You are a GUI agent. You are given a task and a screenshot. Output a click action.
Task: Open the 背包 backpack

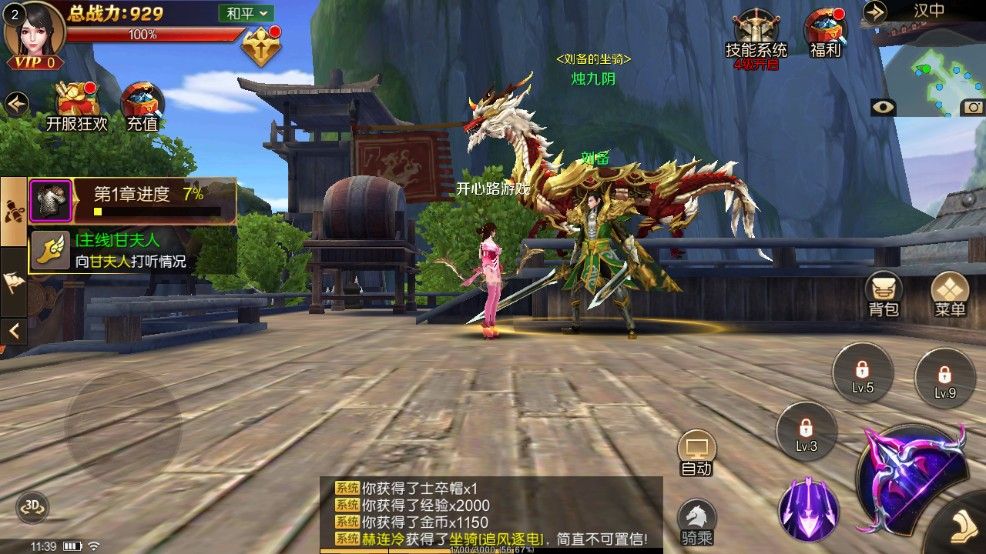(883, 294)
